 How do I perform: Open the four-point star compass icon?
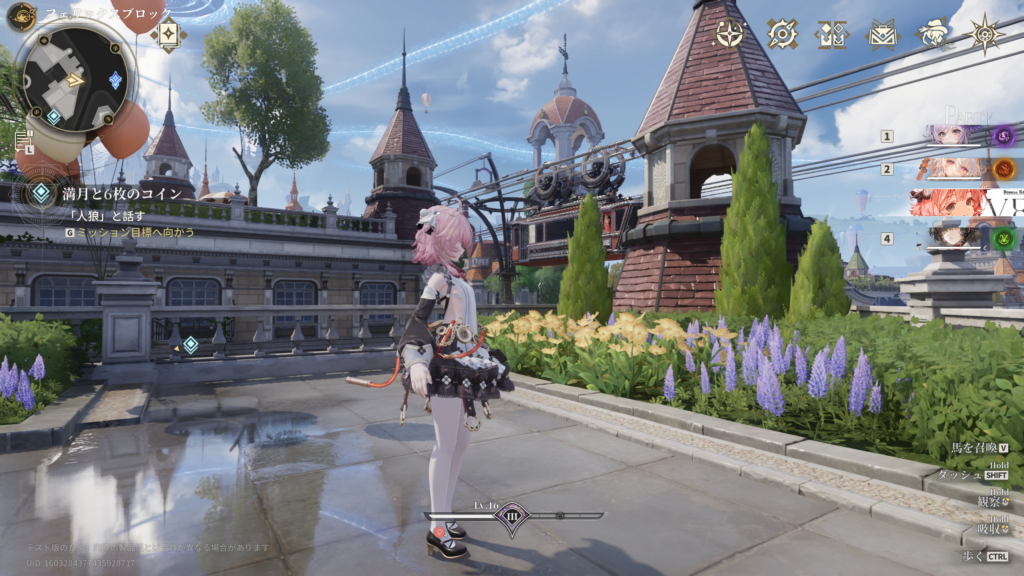point(729,34)
